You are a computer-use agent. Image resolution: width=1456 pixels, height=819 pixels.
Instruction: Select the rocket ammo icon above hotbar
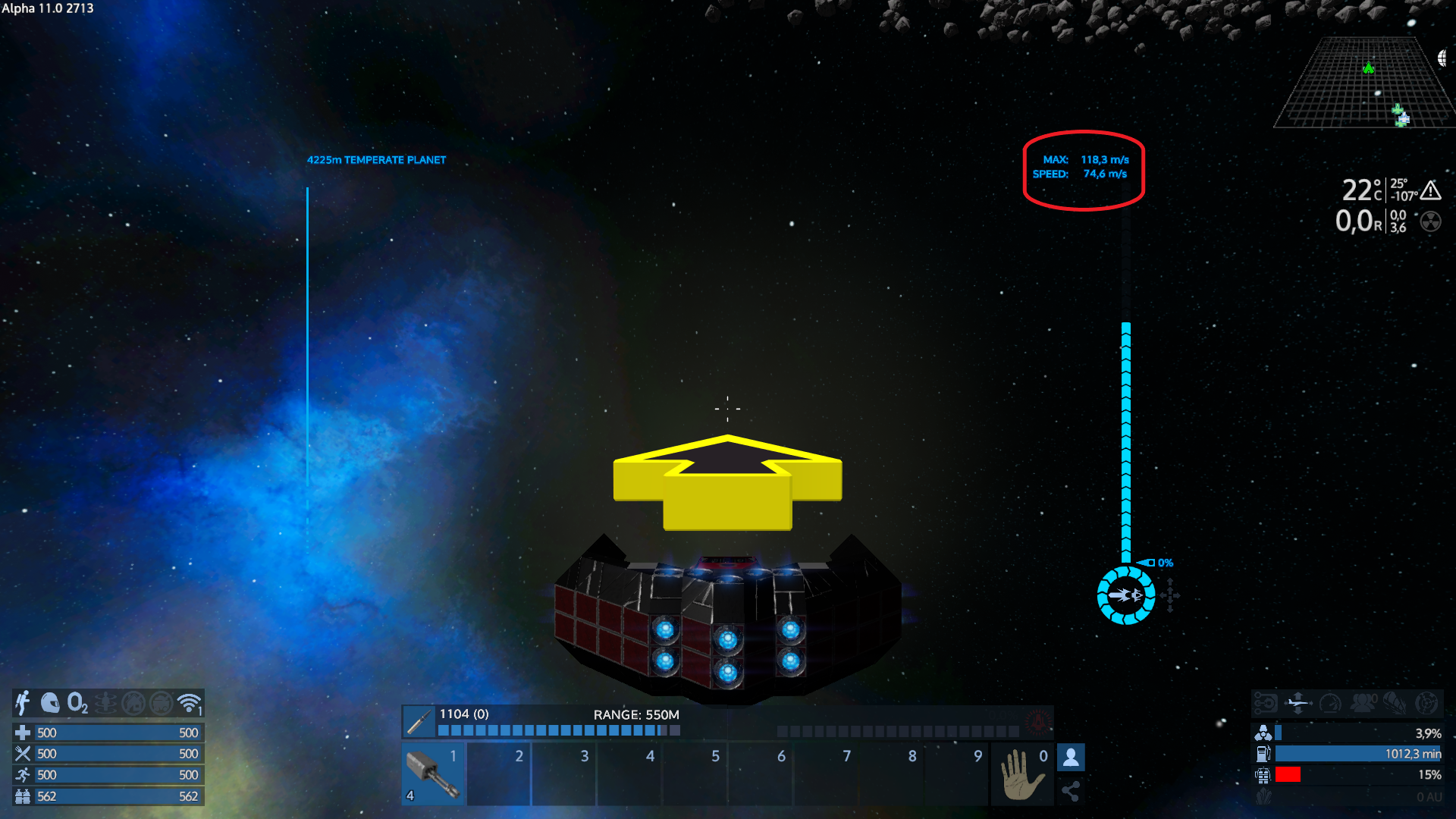click(x=419, y=722)
